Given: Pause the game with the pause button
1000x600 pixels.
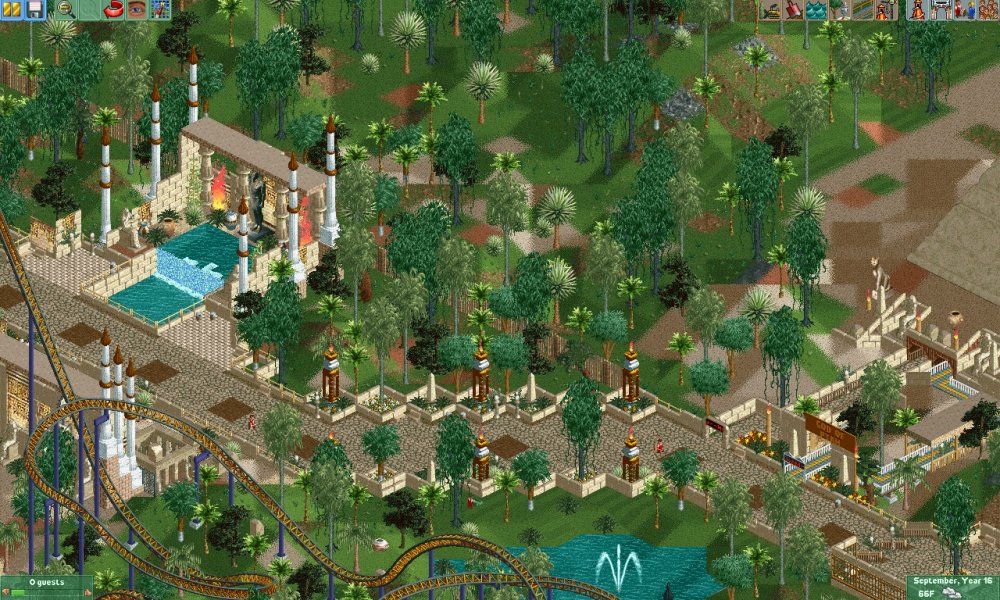Looking at the screenshot, I should [11, 10].
